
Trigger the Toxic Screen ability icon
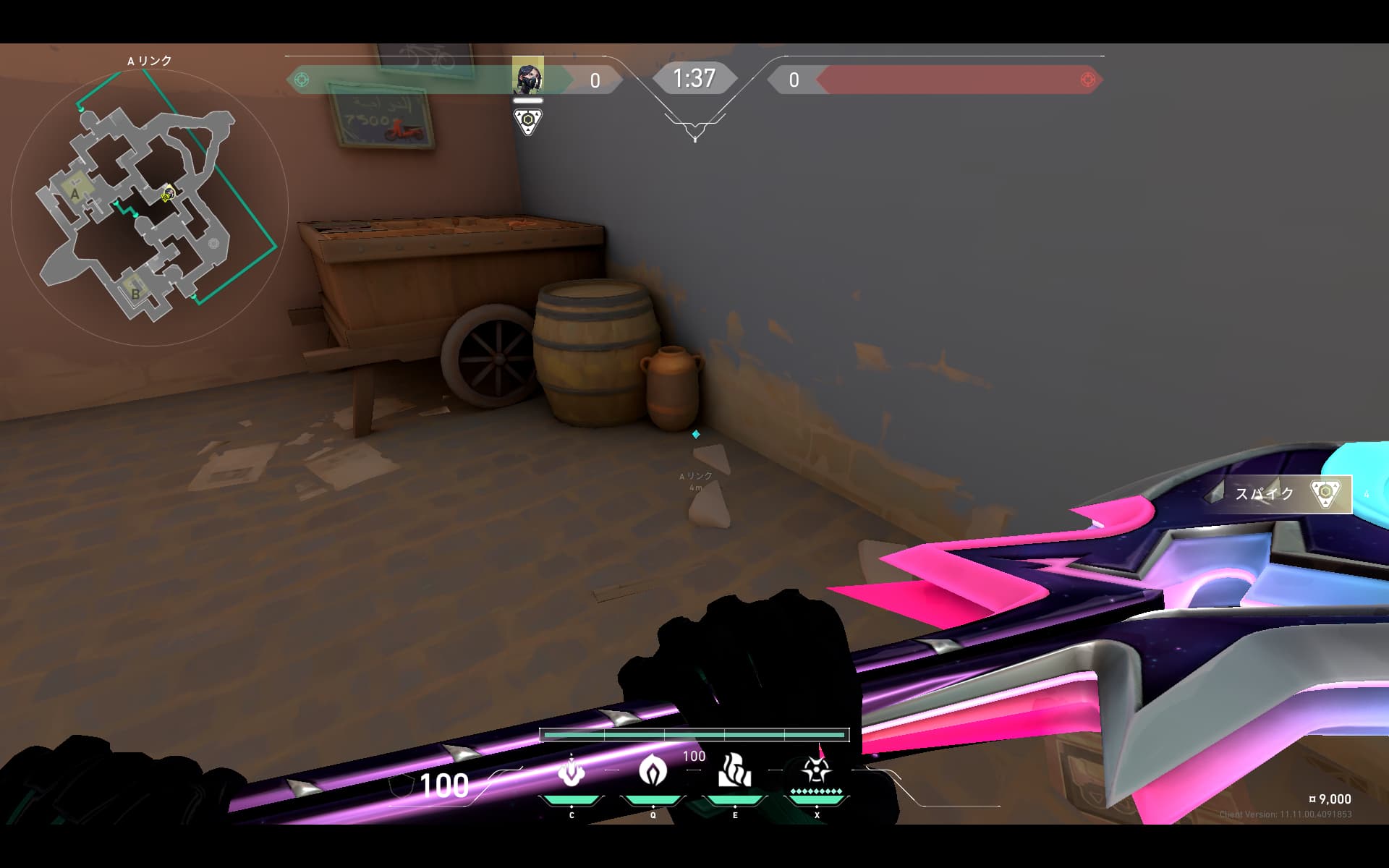coord(734,771)
